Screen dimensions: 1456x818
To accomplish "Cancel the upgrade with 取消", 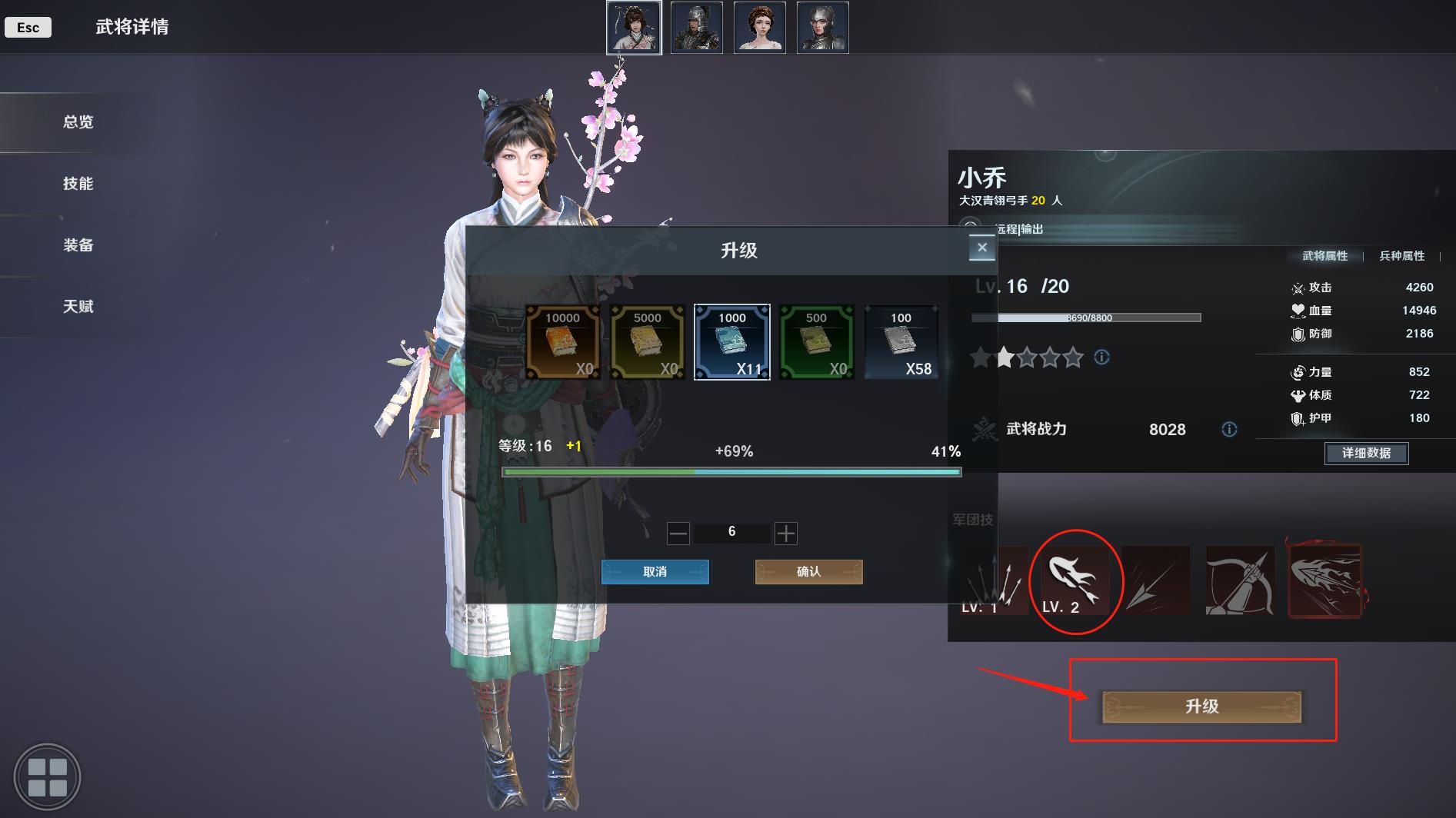I will pyautogui.click(x=655, y=572).
